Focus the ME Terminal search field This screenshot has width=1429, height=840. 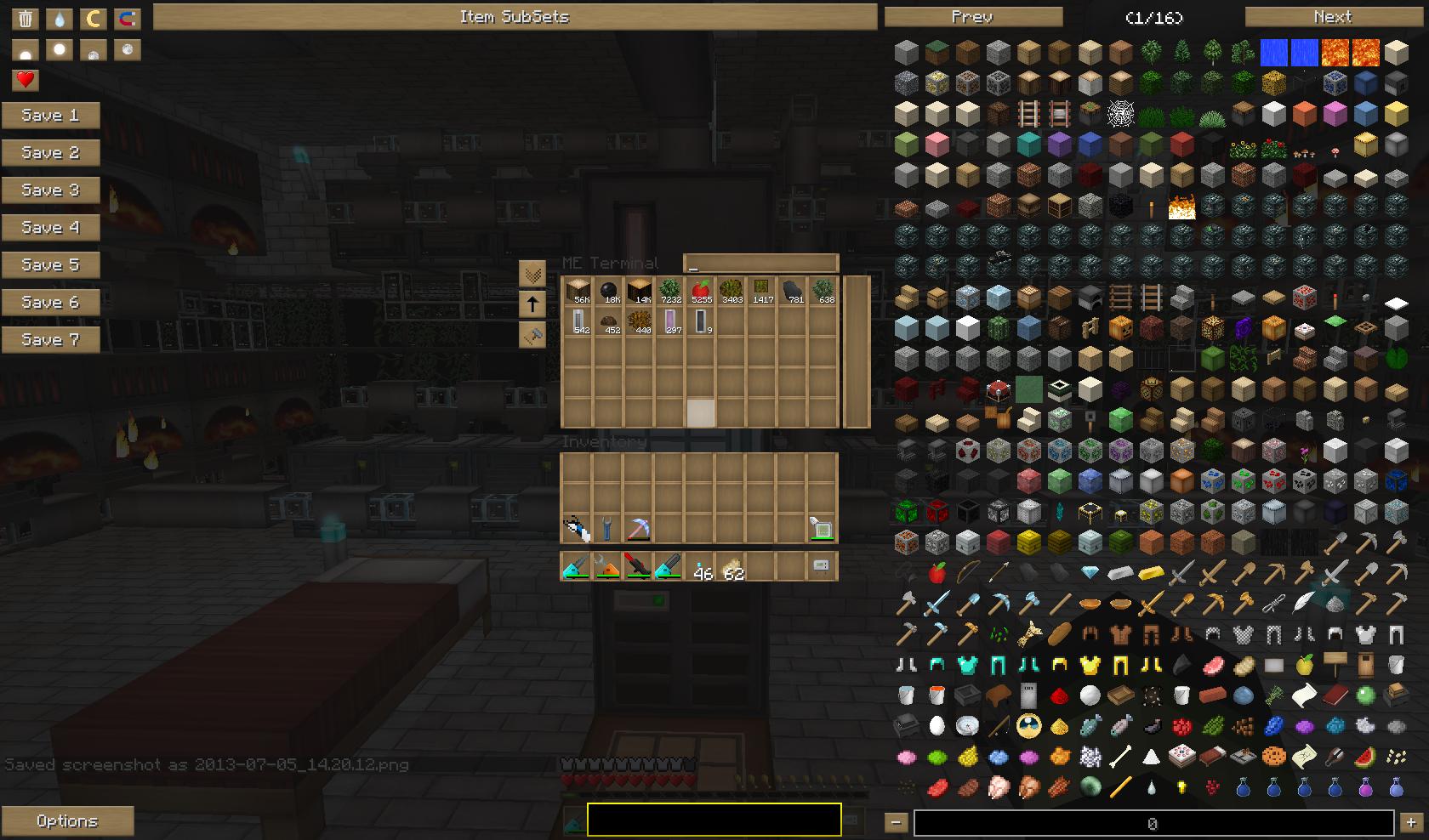[x=761, y=264]
